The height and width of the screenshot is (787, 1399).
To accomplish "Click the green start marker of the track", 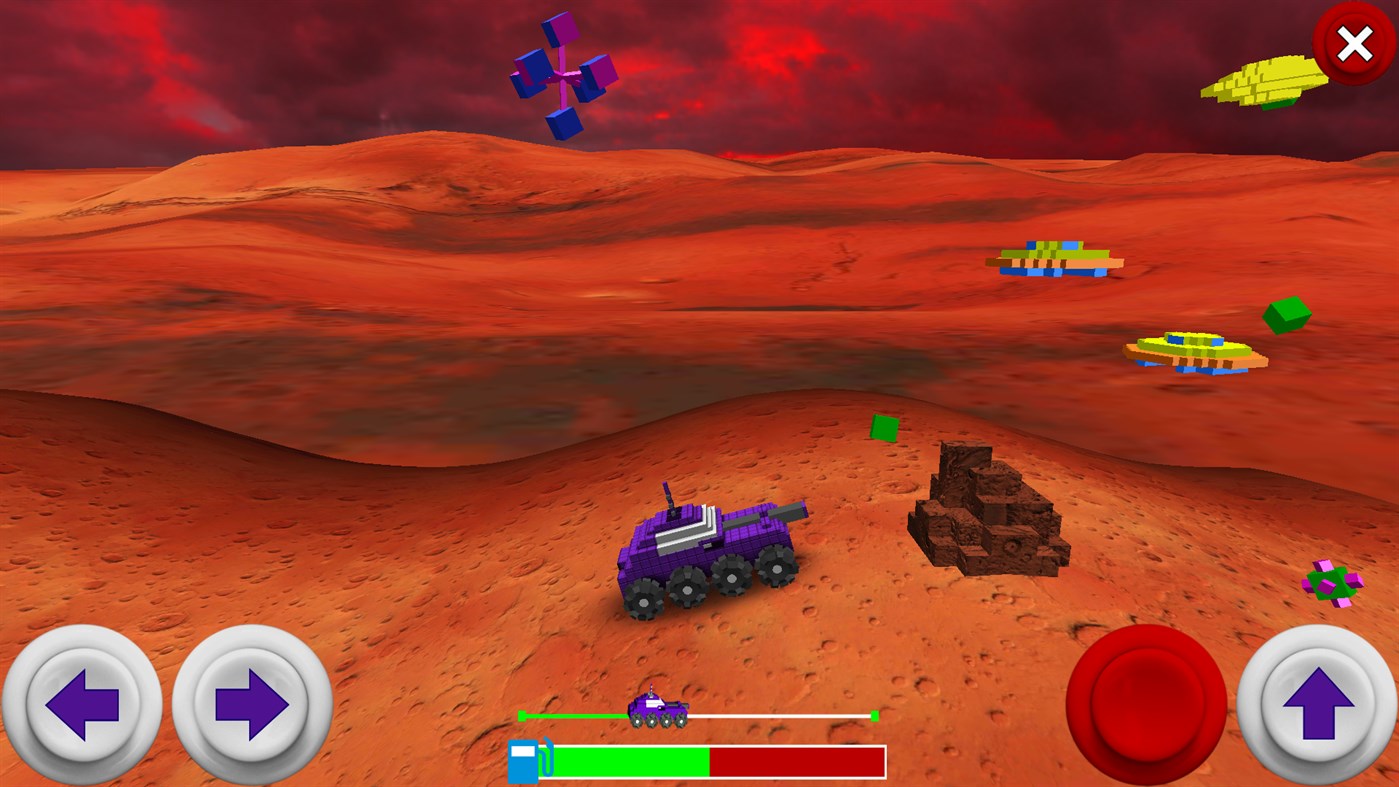I will (x=523, y=714).
